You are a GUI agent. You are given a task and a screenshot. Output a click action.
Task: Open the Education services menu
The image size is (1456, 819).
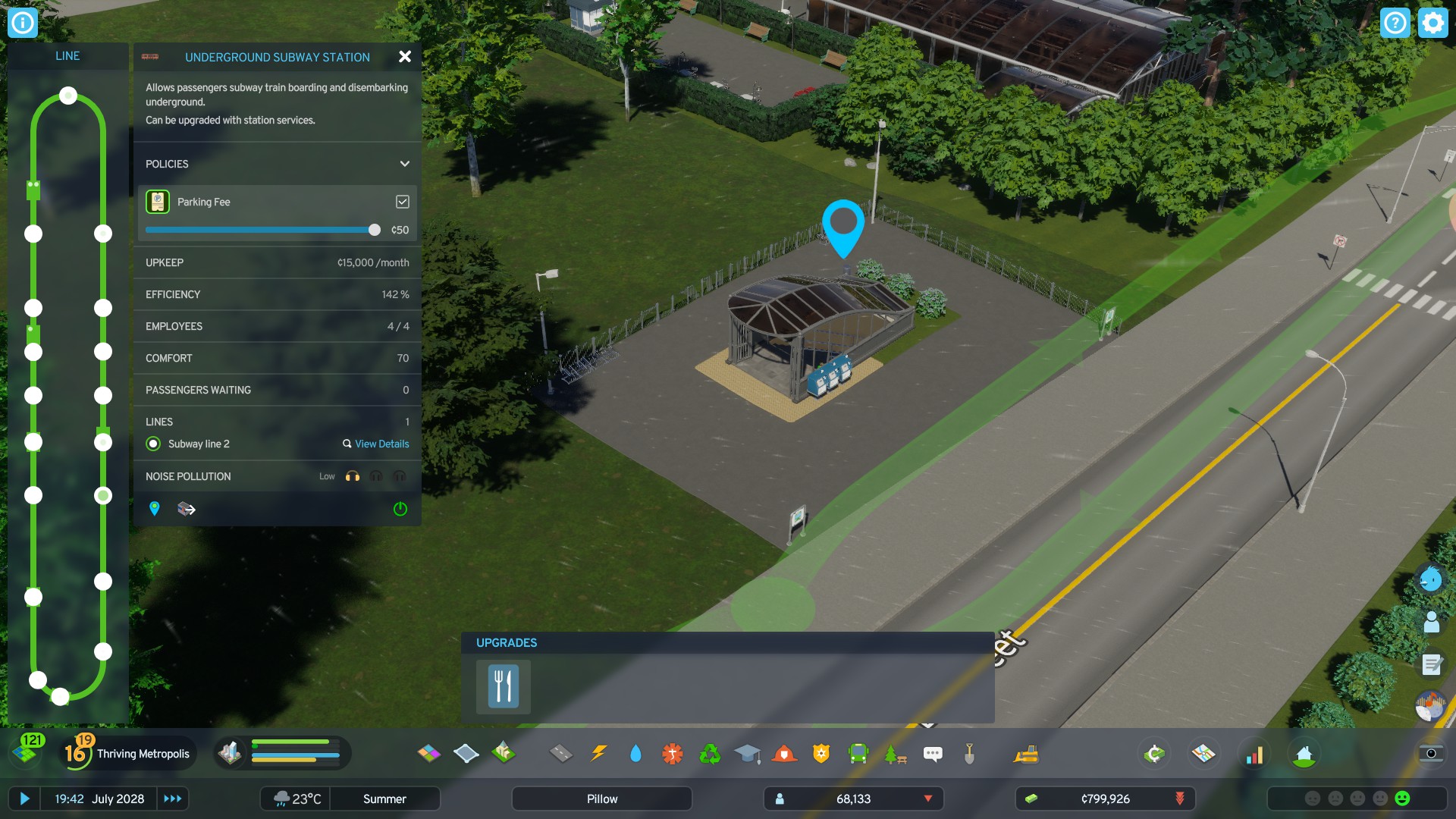[x=748, y=754]
